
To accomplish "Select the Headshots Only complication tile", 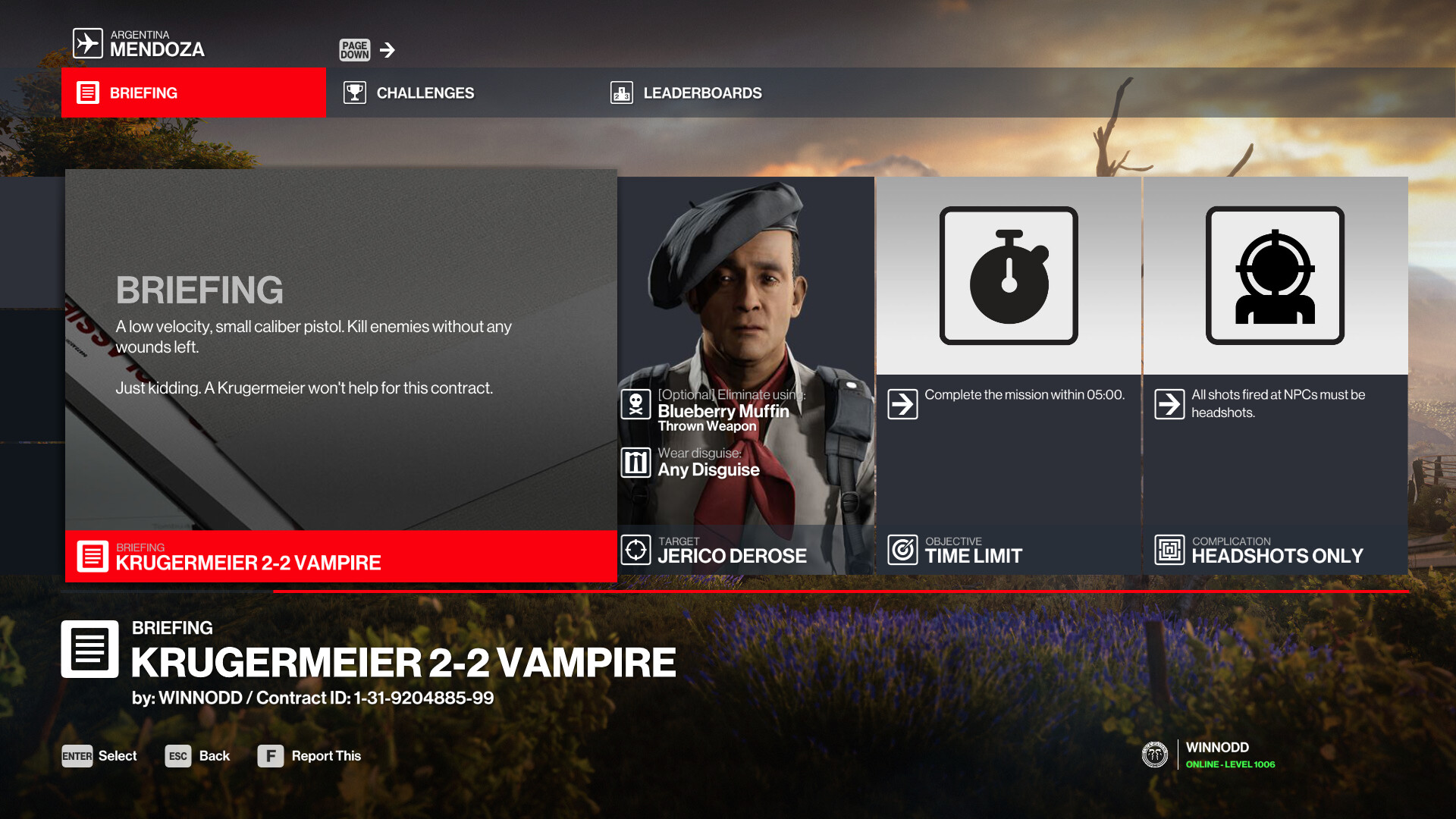I will tap(1275, 375).
